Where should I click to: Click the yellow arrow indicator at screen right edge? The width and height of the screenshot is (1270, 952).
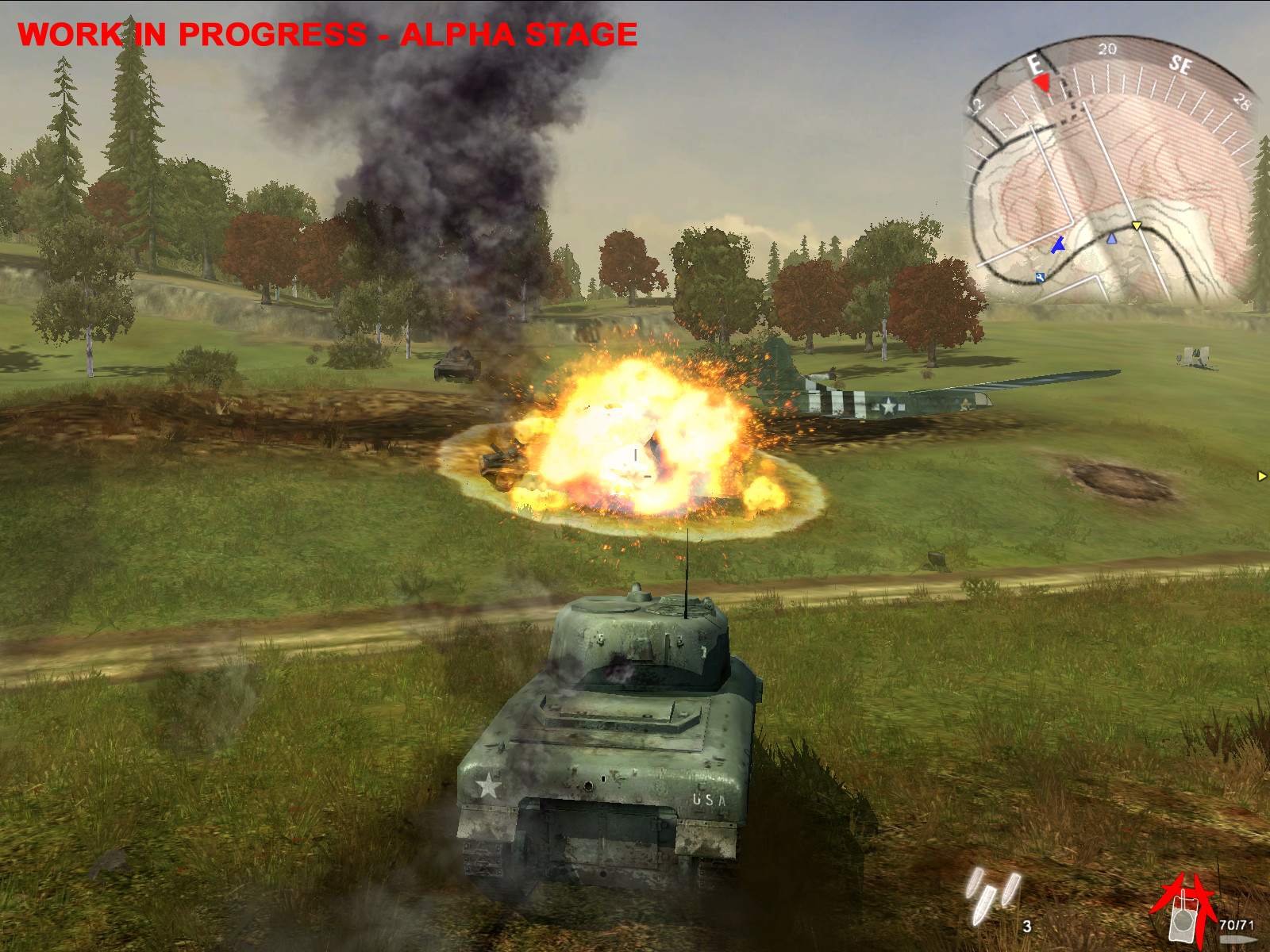[x=1262, y=476]
